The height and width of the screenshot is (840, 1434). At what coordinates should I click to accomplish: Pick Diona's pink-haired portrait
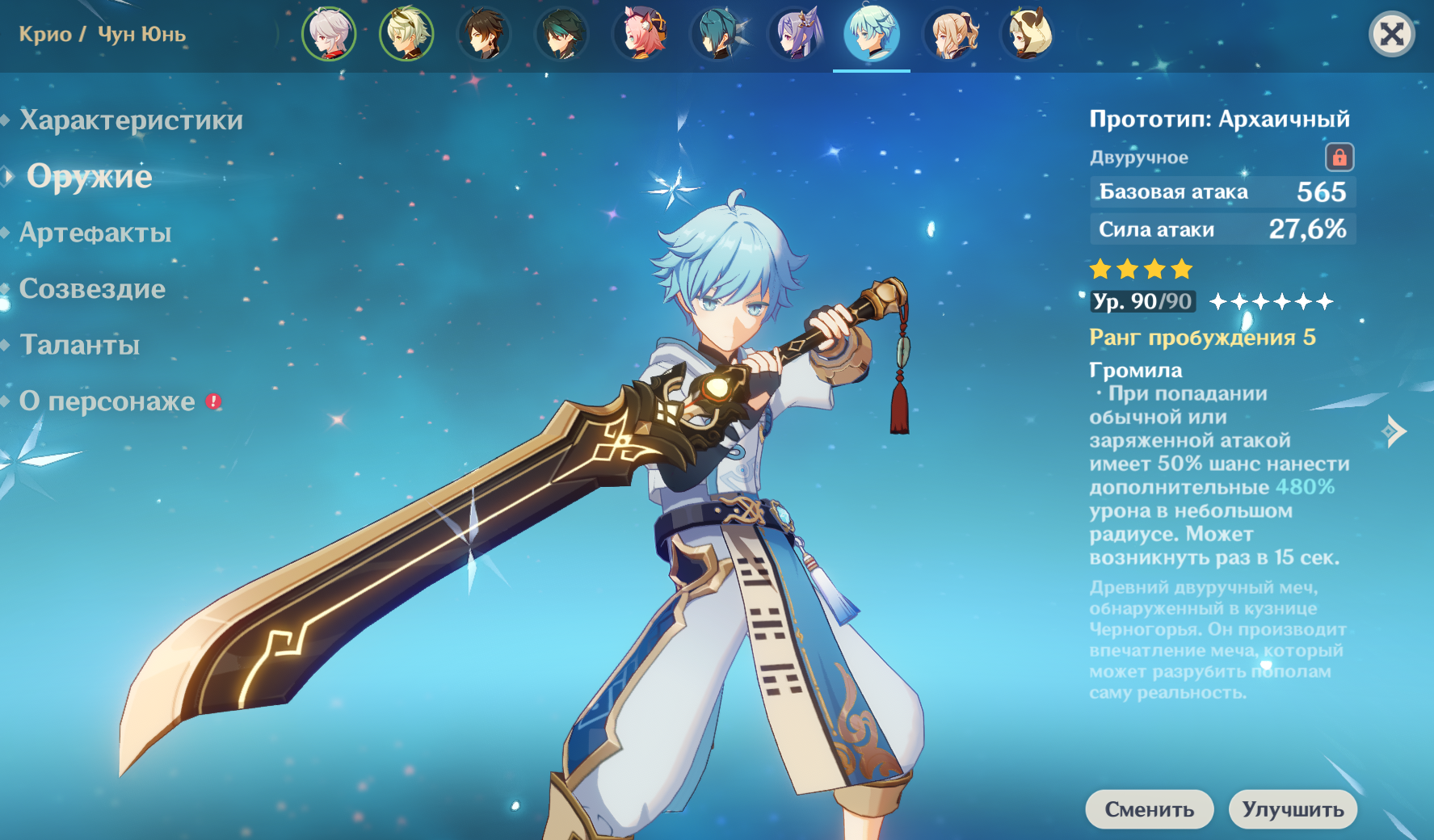point(639,35)
